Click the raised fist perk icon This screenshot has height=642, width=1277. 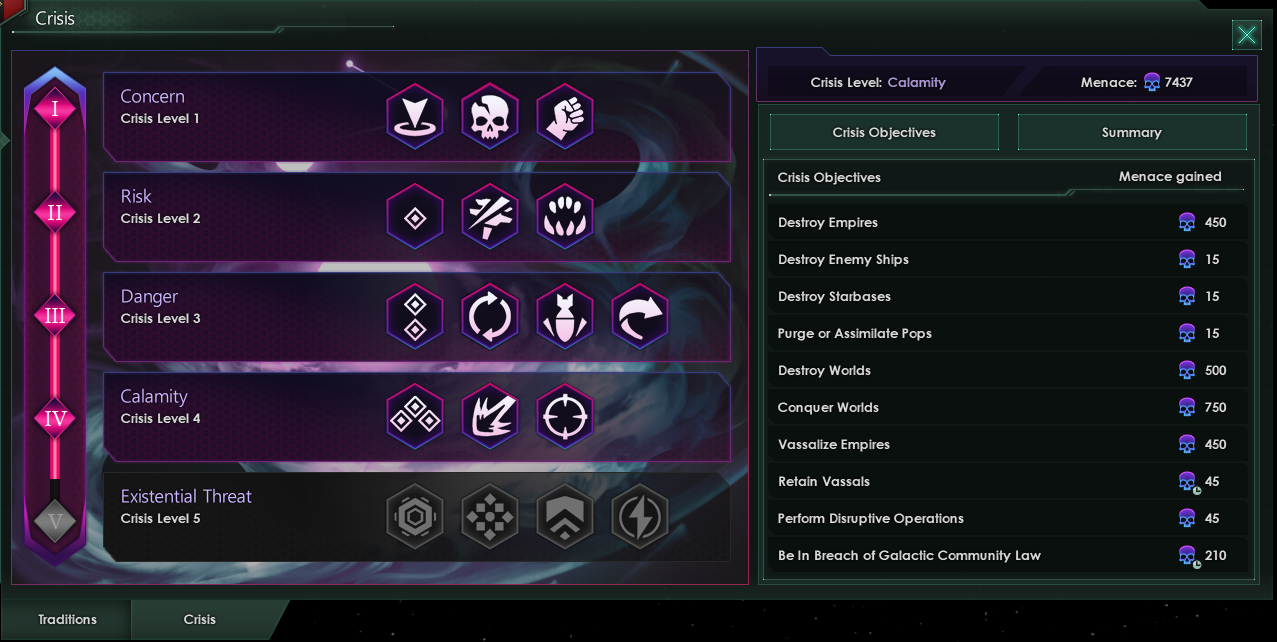(x=565, y=116)
